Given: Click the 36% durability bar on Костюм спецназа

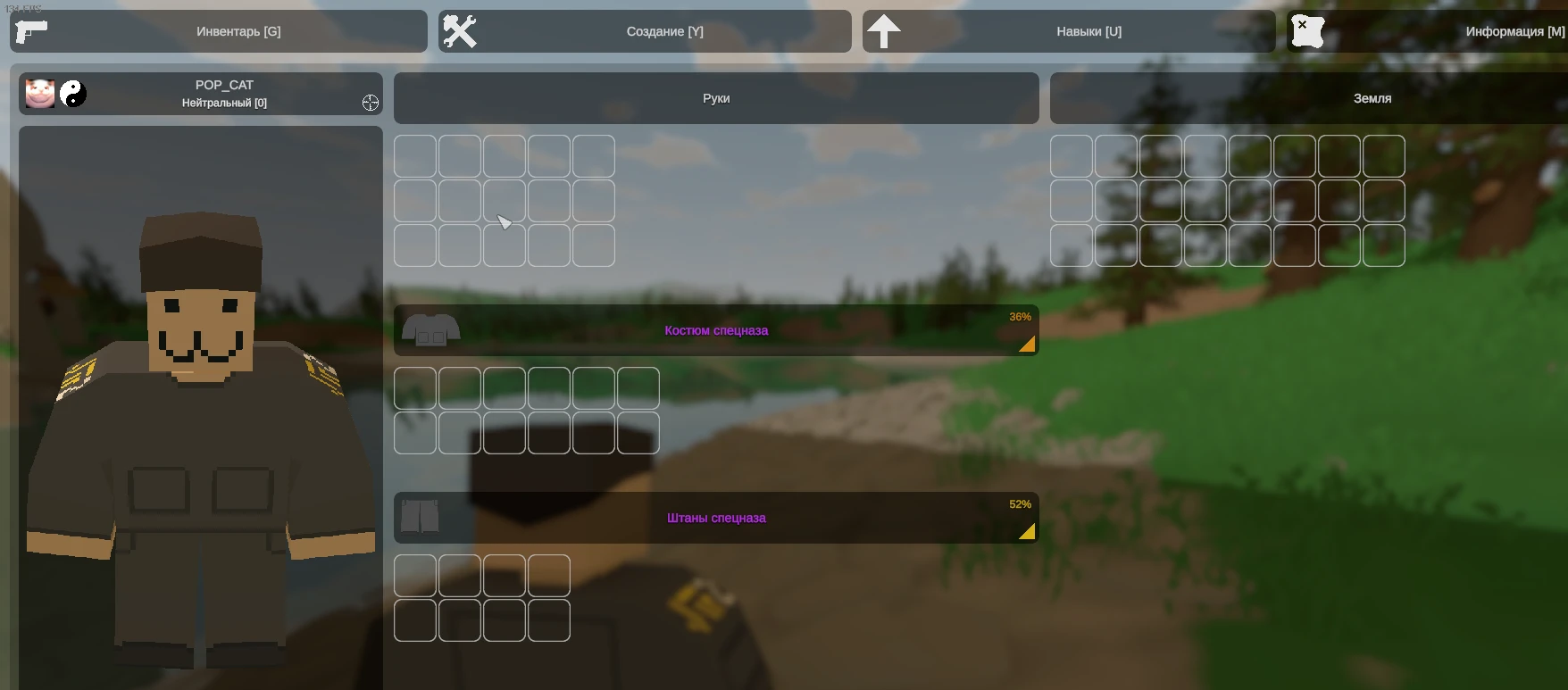Looking at the screenshot, I should coord(1019,317).
